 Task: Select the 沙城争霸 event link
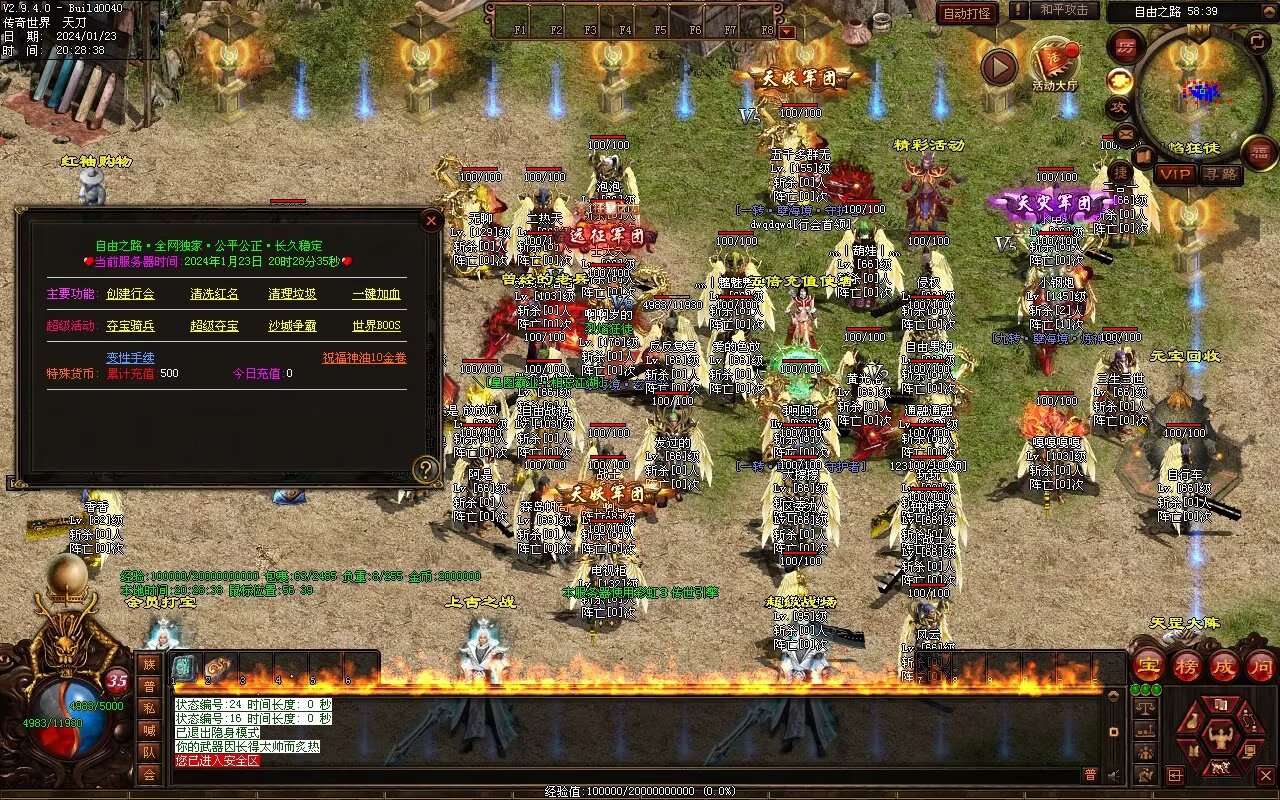point(292,326)
